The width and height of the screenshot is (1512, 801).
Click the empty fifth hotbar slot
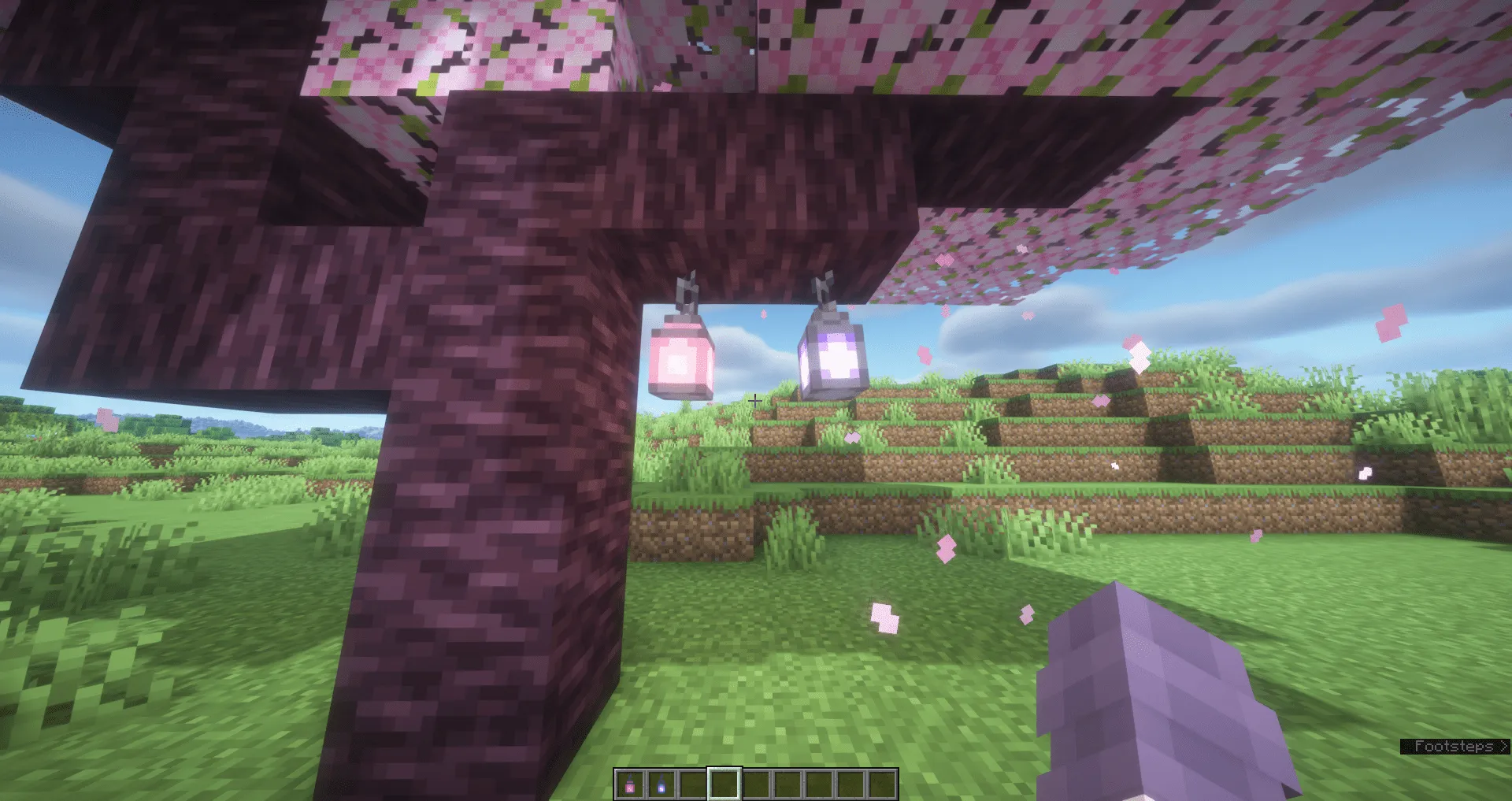pos(756,784)
